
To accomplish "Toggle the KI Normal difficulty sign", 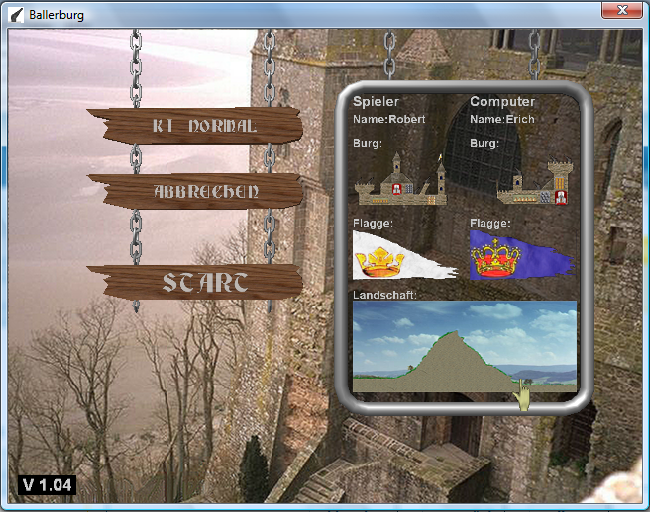I will click(195, 126).
